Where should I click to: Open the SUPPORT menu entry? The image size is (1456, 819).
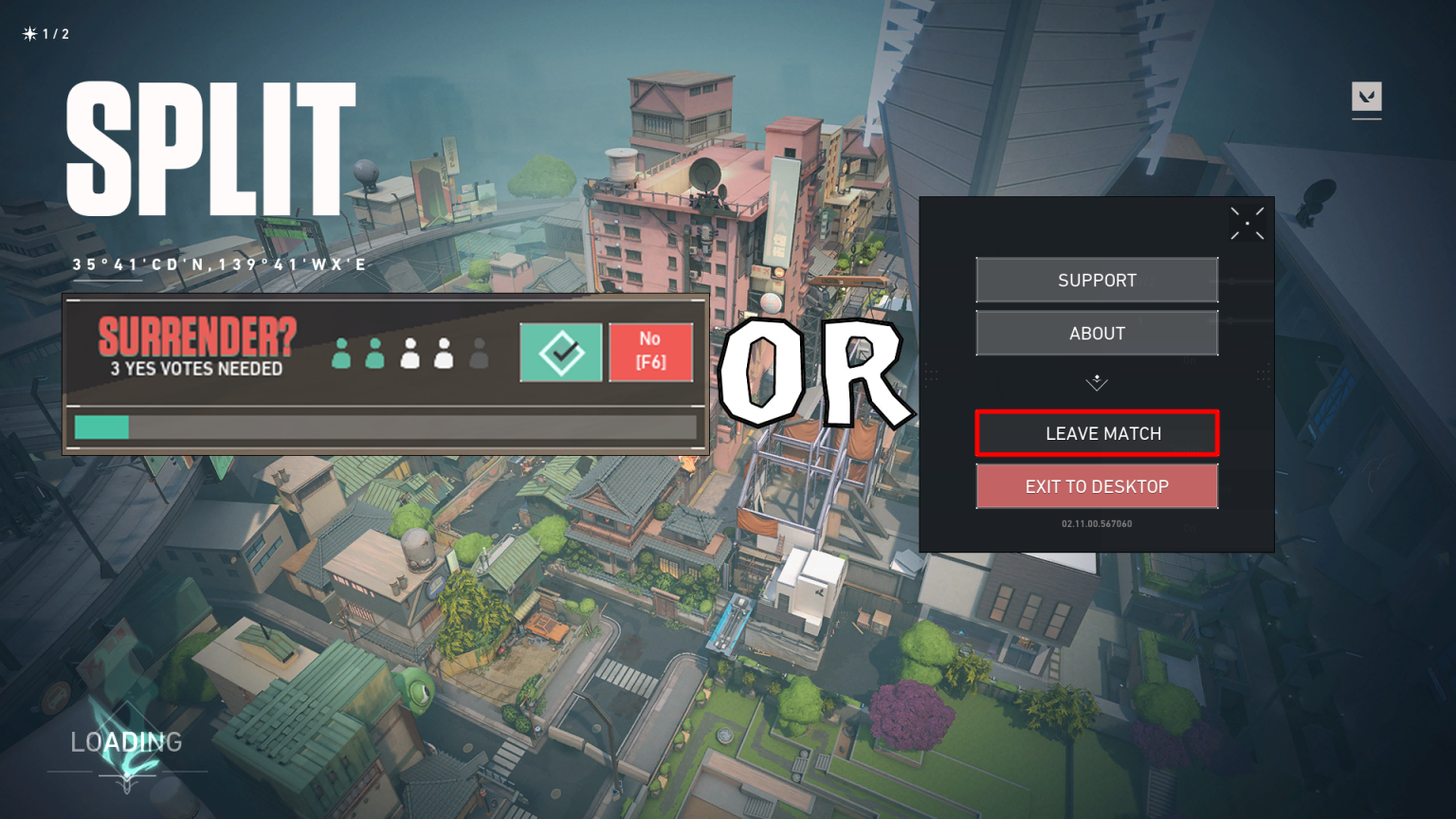click(x=1097, y=280)
